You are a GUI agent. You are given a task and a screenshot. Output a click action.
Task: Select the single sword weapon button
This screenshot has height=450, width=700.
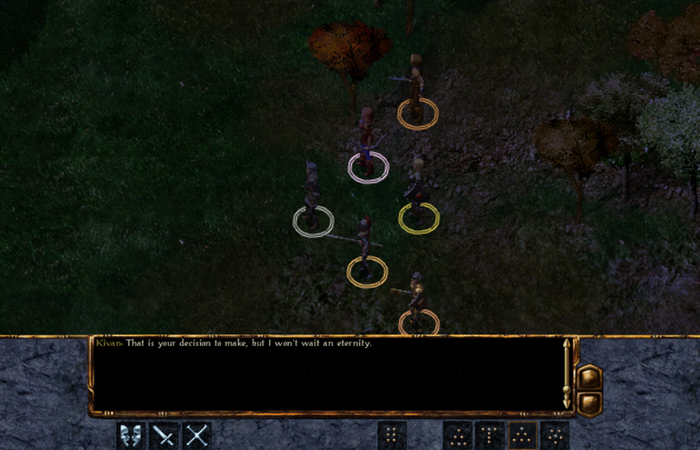click(x=164, y=435)
